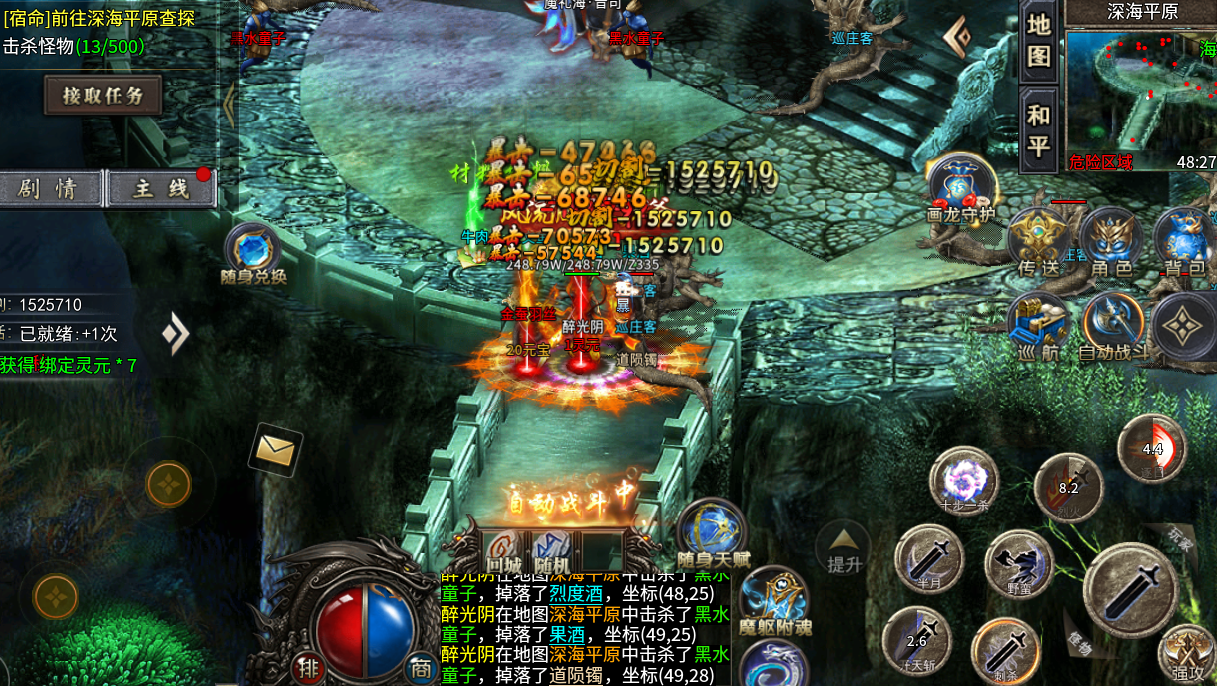Use the 随机 random teleport scroll slot
Image resolution: width=1217 pixels, height=686 pixels.
551,550
